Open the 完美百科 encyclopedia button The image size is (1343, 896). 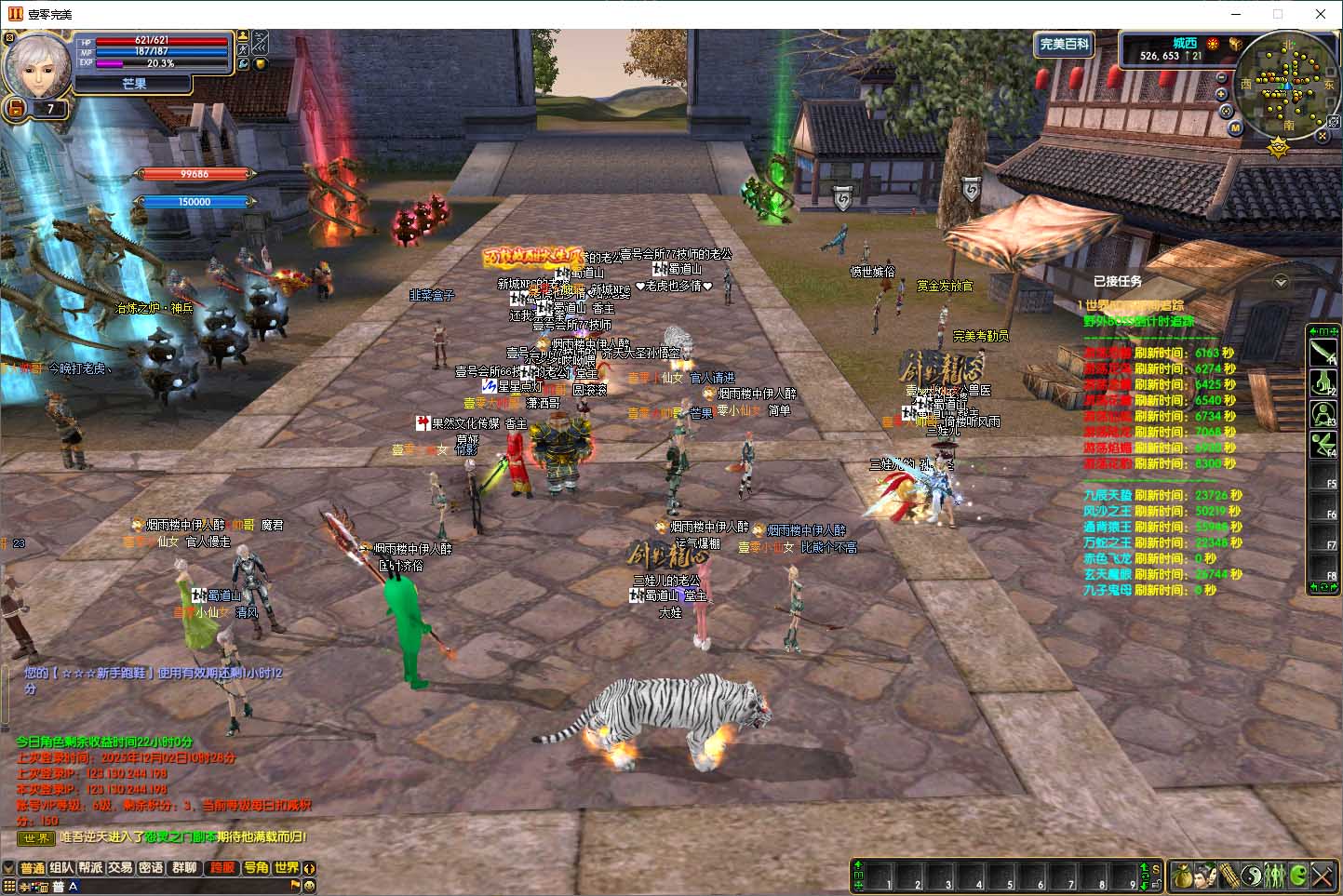1063,45
